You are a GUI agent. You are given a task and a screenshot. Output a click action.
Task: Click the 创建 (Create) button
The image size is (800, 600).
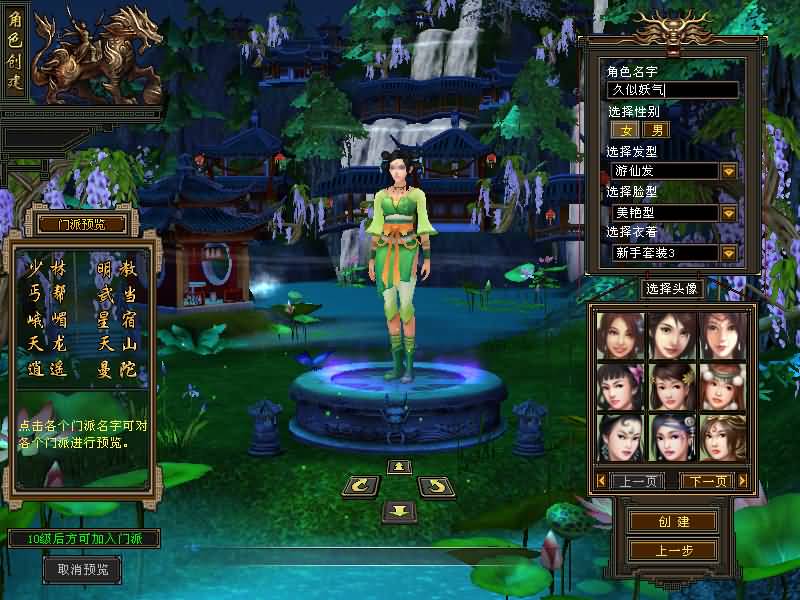[x=673, y=522]
